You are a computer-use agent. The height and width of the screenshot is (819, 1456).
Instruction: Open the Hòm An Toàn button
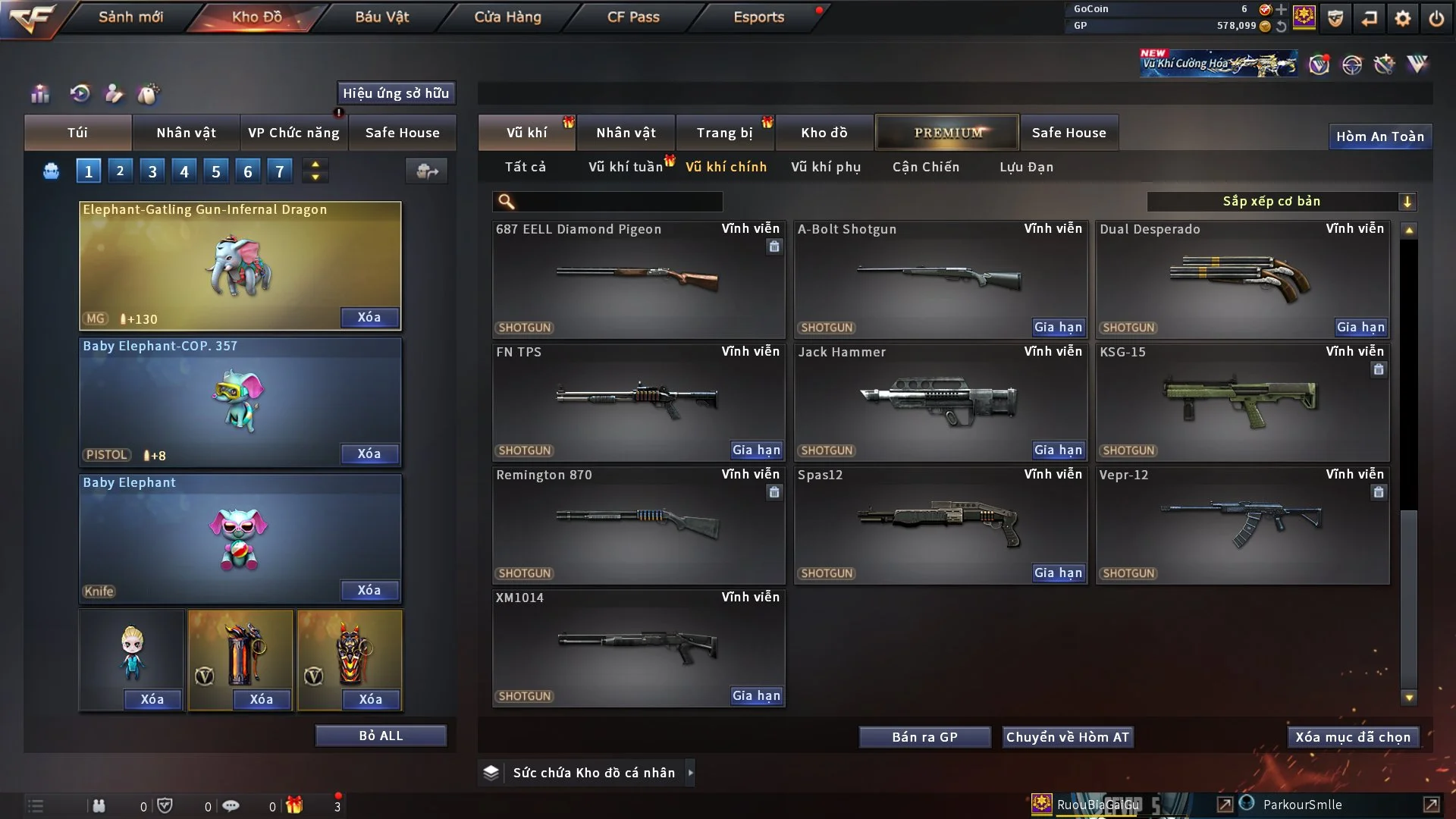(1379, 136)
